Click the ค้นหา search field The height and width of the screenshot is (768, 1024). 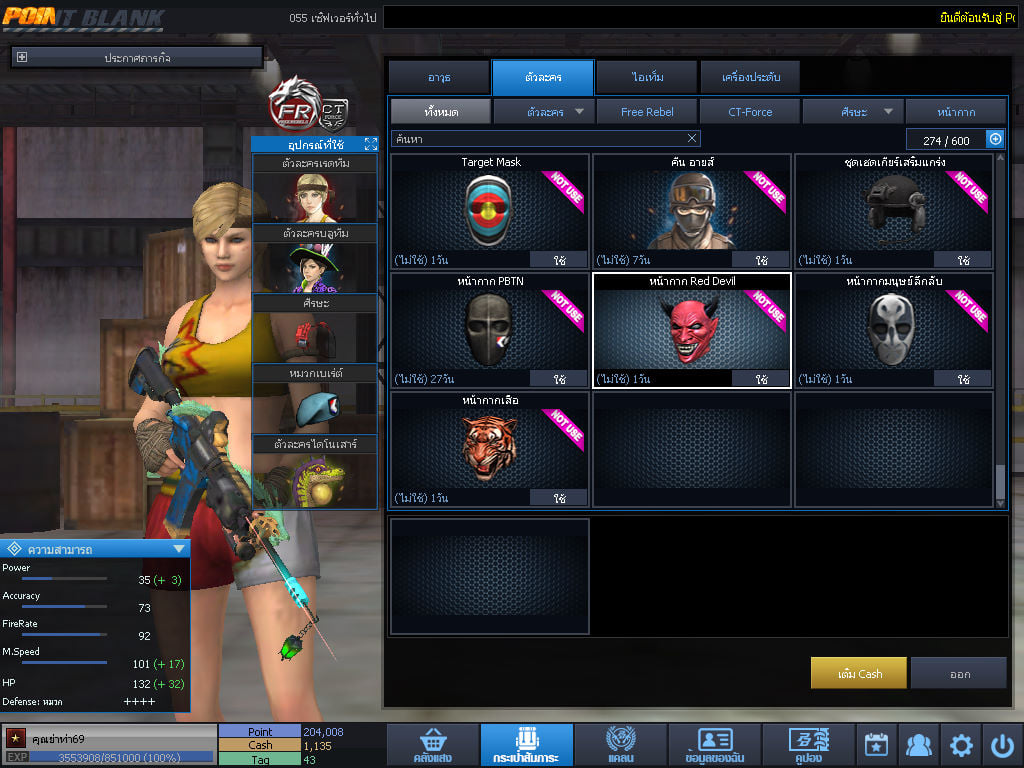(535, 138)
